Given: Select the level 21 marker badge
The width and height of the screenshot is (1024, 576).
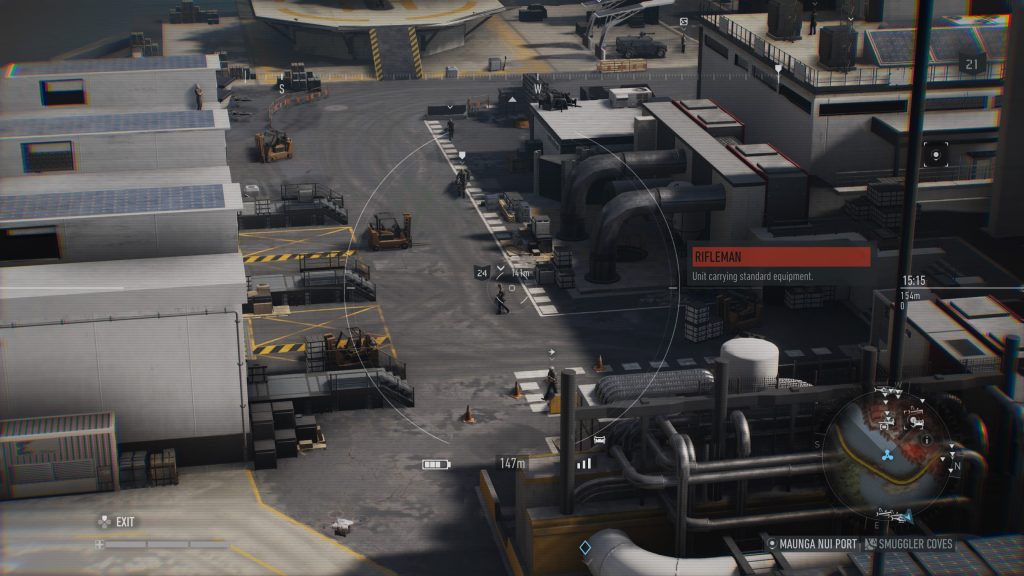Looking at the screenshot, I should [969, 64].
